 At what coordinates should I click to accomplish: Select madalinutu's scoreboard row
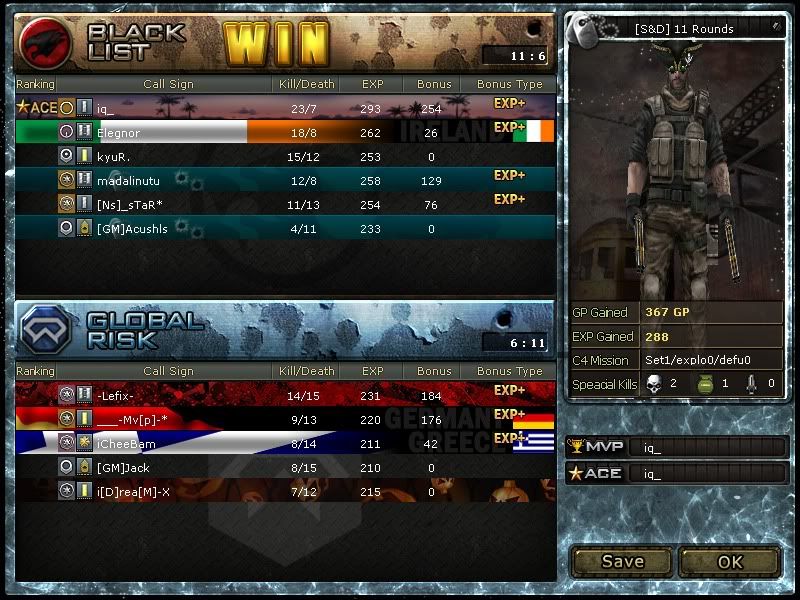[x=285, y=180]
